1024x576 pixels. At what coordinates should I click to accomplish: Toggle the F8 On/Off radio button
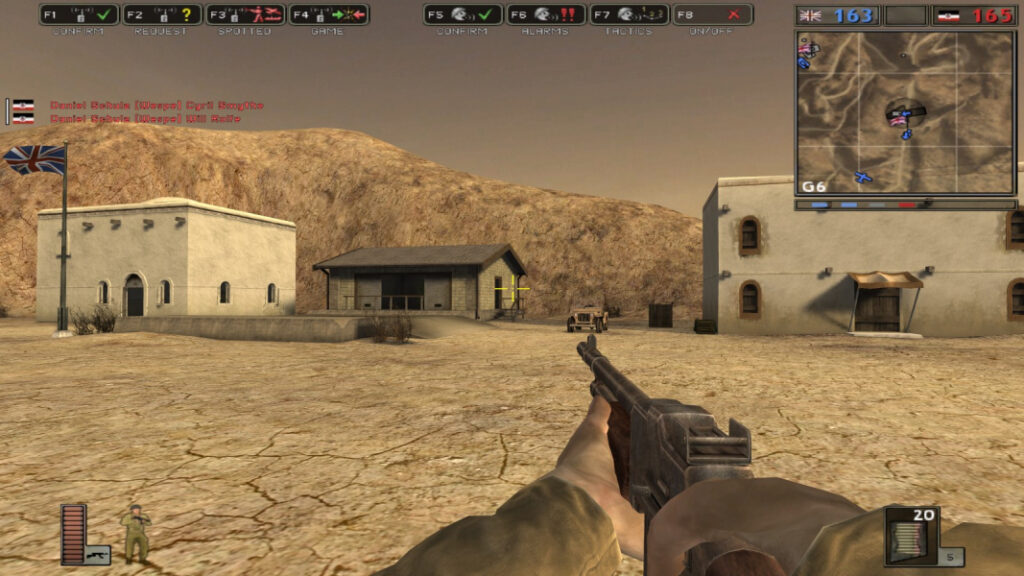click(x=712, y=15)
